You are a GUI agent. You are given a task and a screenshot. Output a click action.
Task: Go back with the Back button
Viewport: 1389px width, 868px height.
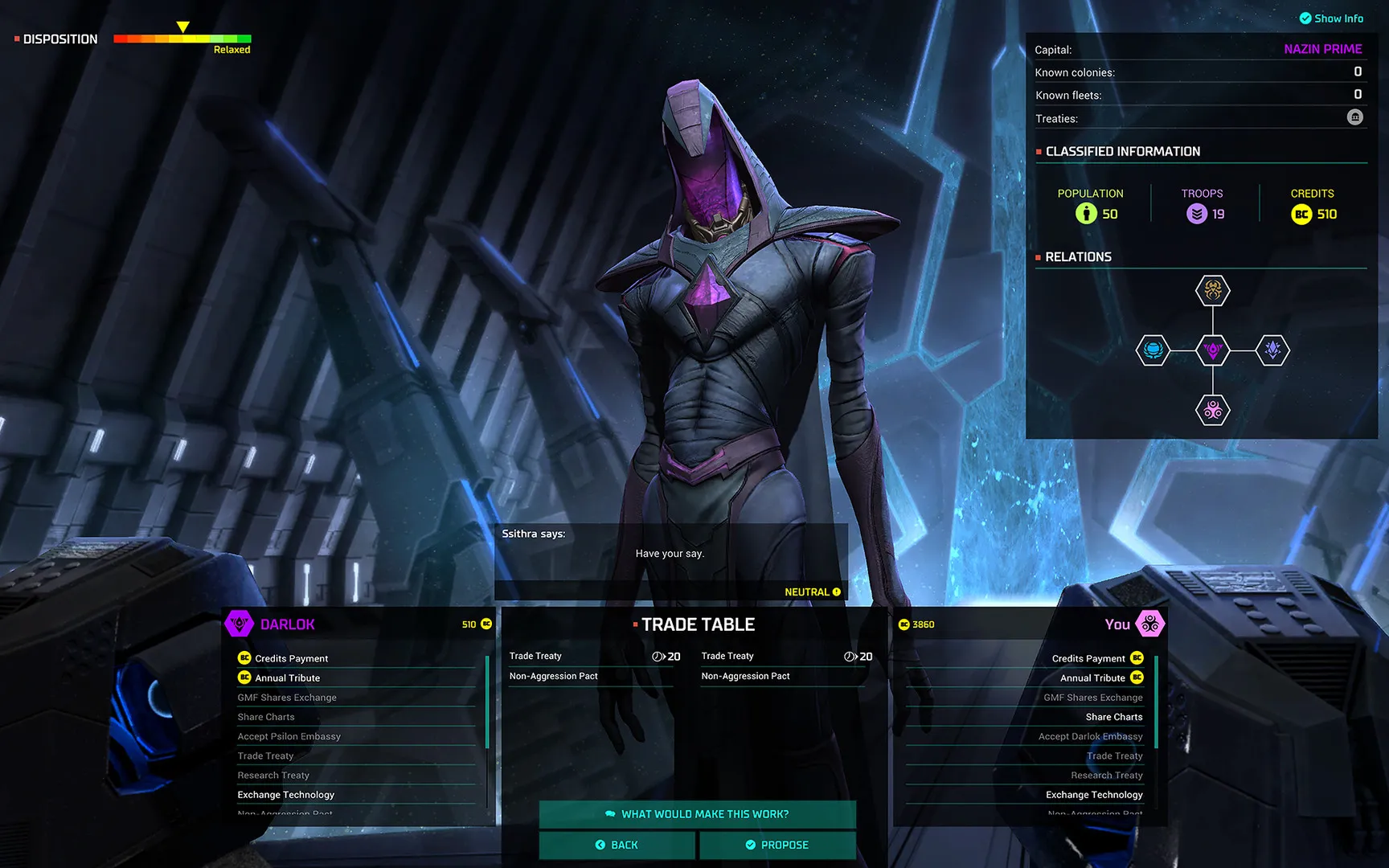pyautogui.click(x=617, y=845)
